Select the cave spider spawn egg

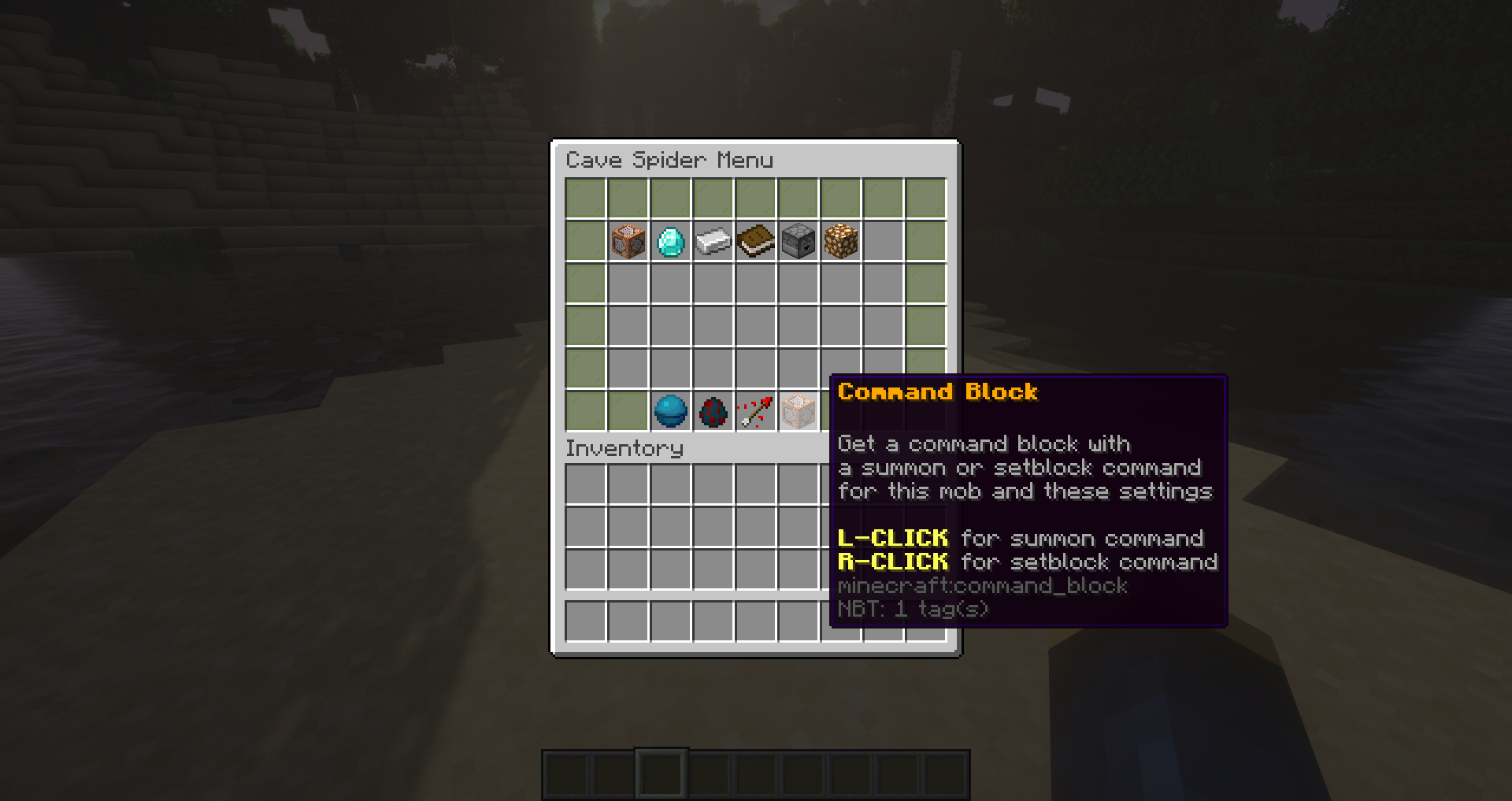pyautogui.click(x=713, y=410)
